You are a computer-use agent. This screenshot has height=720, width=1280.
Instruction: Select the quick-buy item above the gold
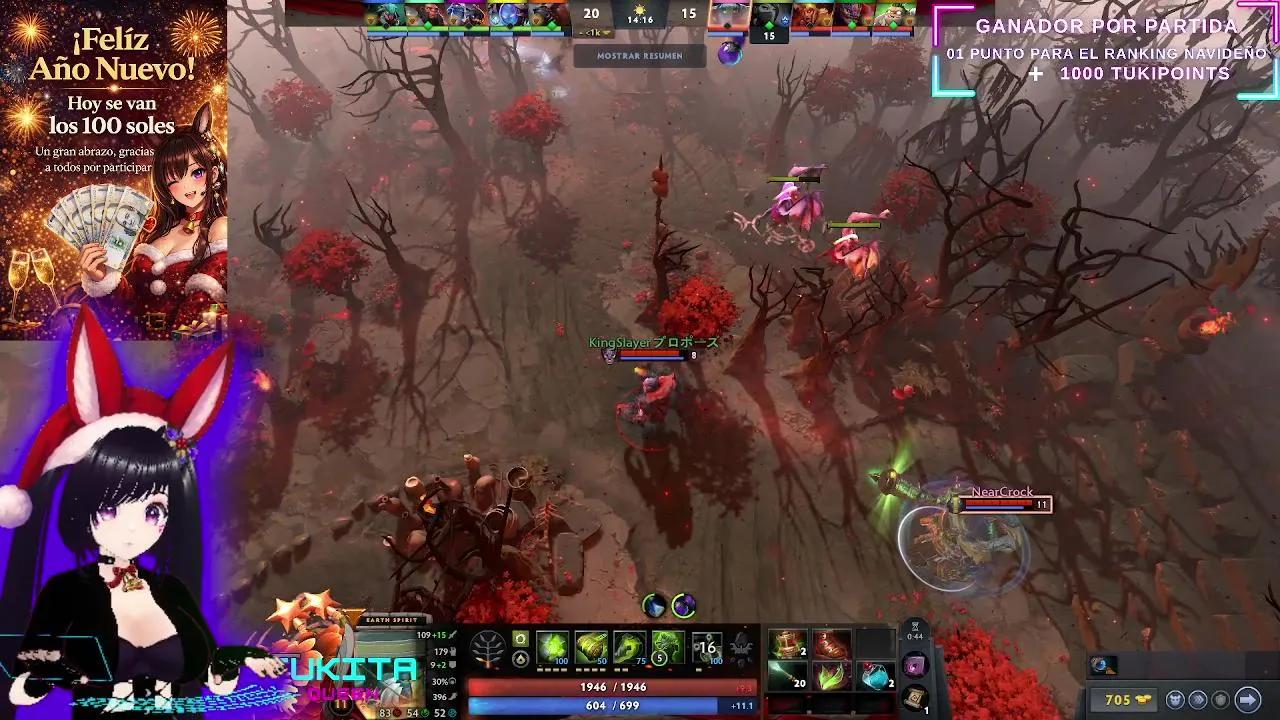coord(1103,665)
